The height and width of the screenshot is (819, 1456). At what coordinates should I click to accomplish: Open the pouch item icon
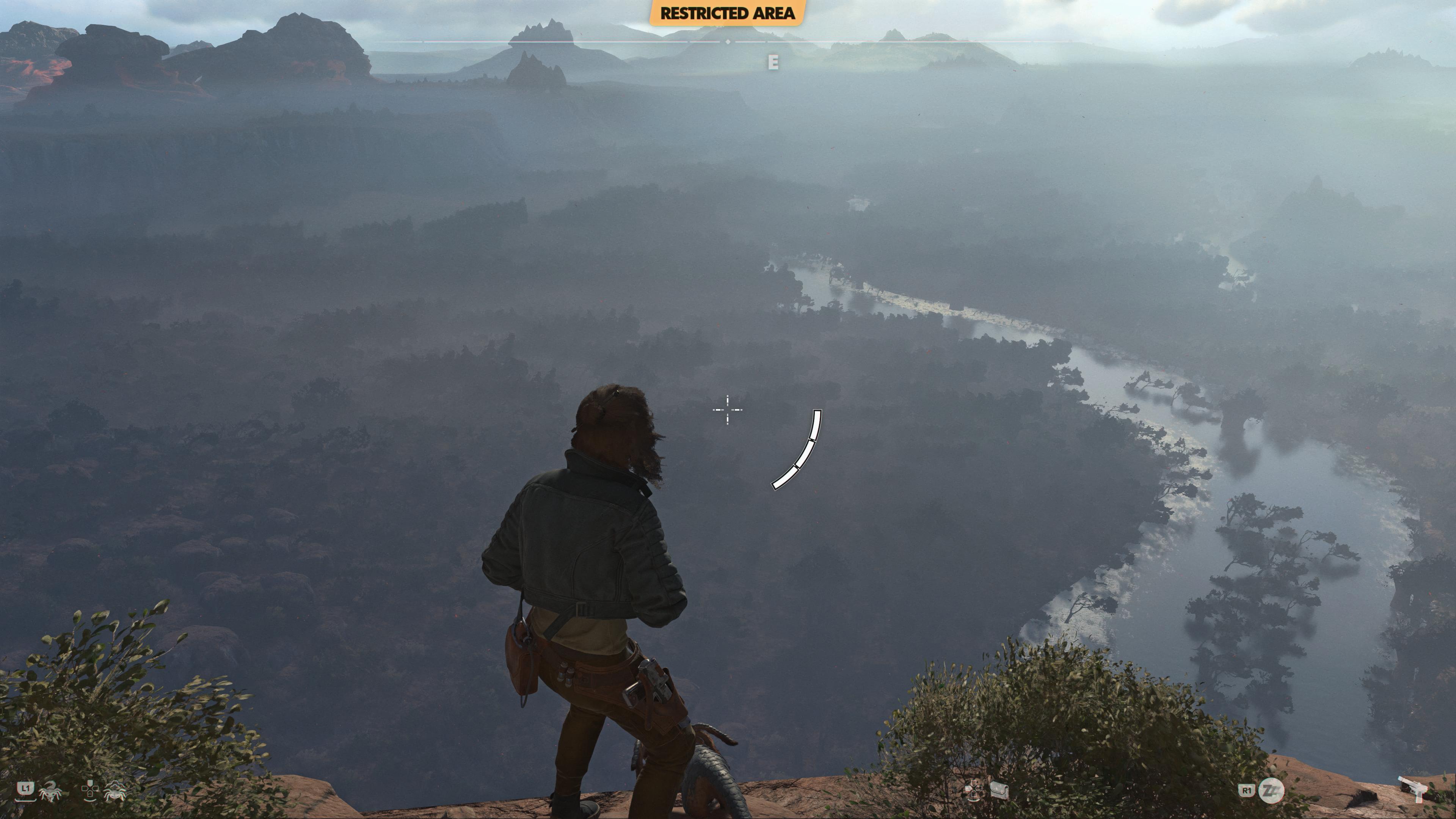(x=999, y=790)
